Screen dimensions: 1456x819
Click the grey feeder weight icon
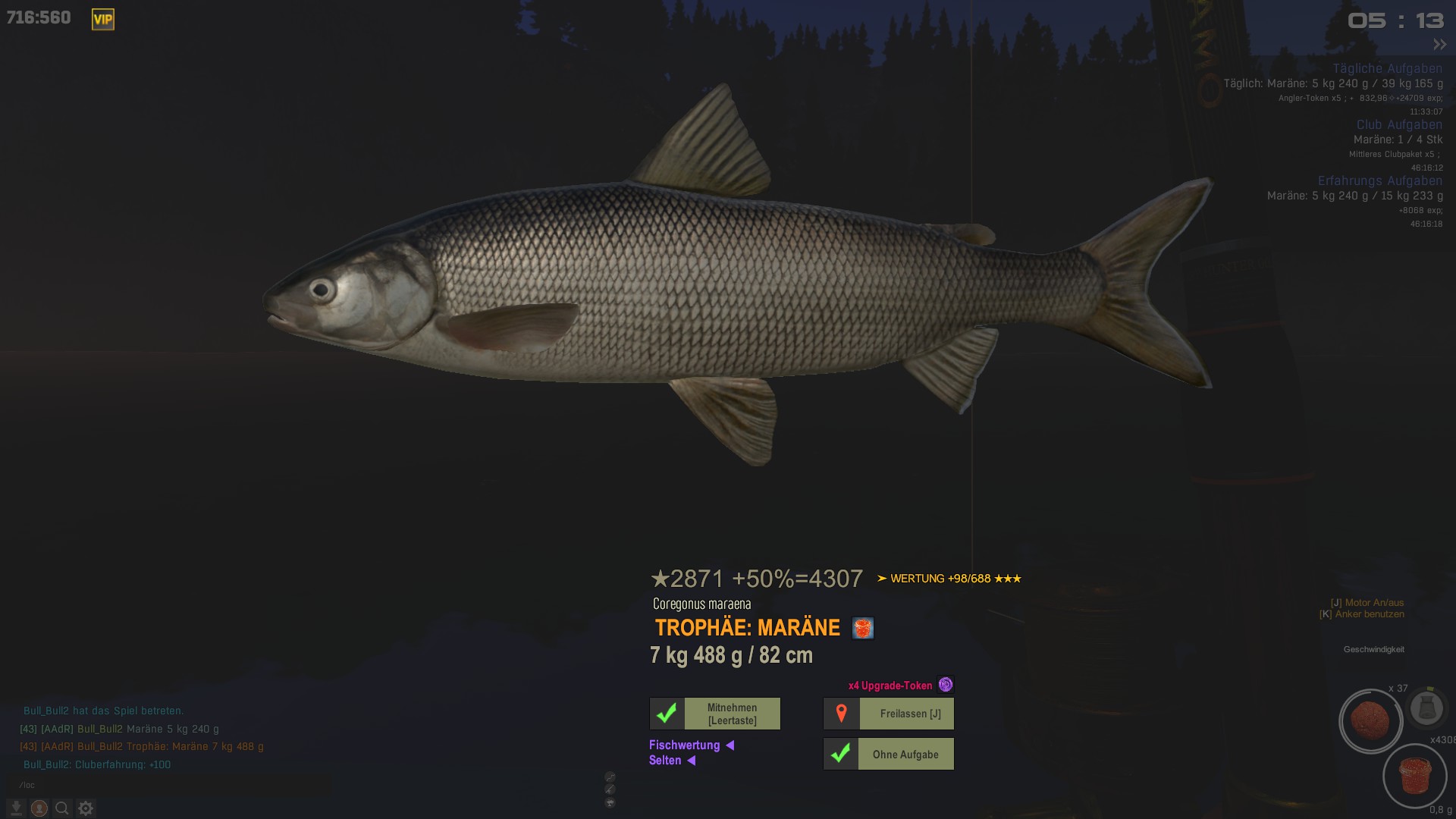pyautogui.click(x=1426, y=708)
